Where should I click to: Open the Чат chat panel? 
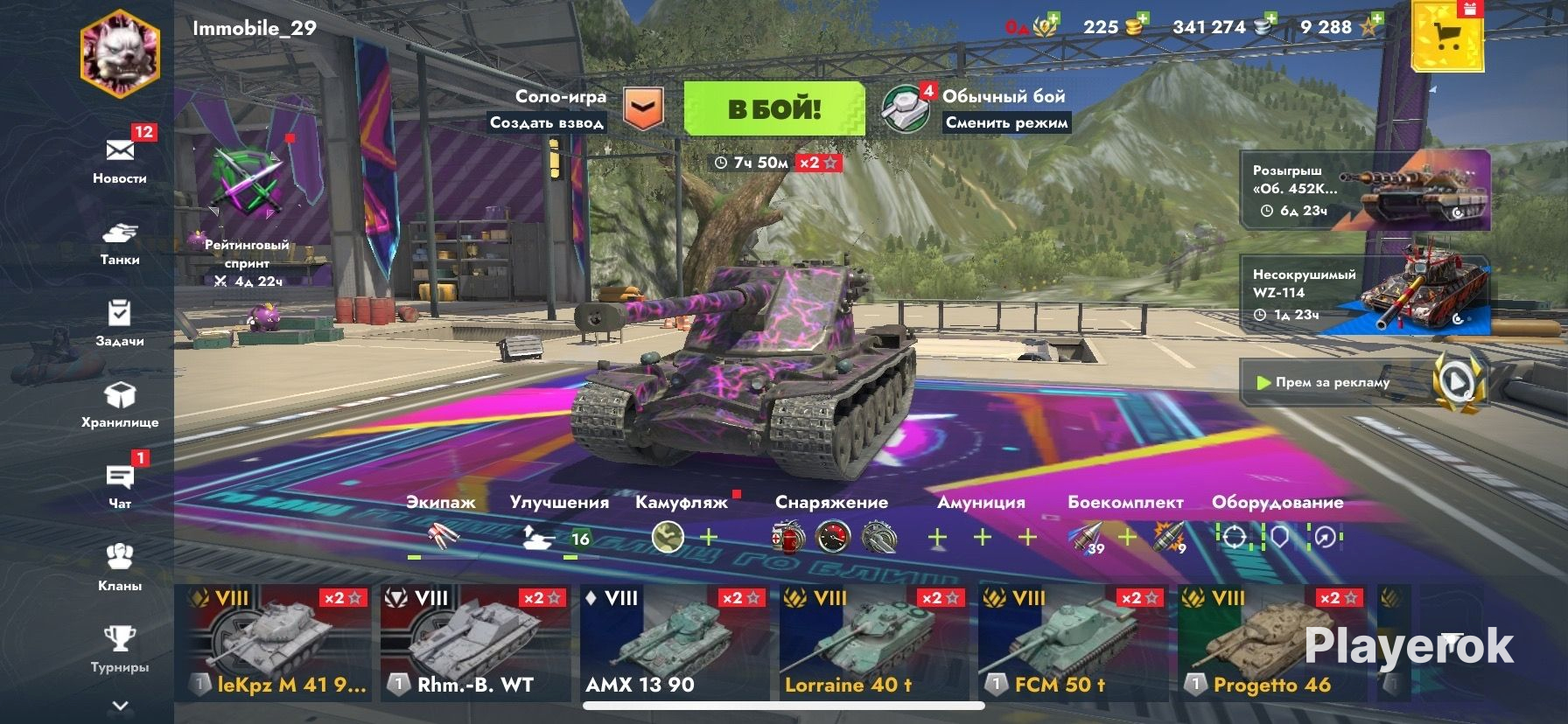(120, 484)
